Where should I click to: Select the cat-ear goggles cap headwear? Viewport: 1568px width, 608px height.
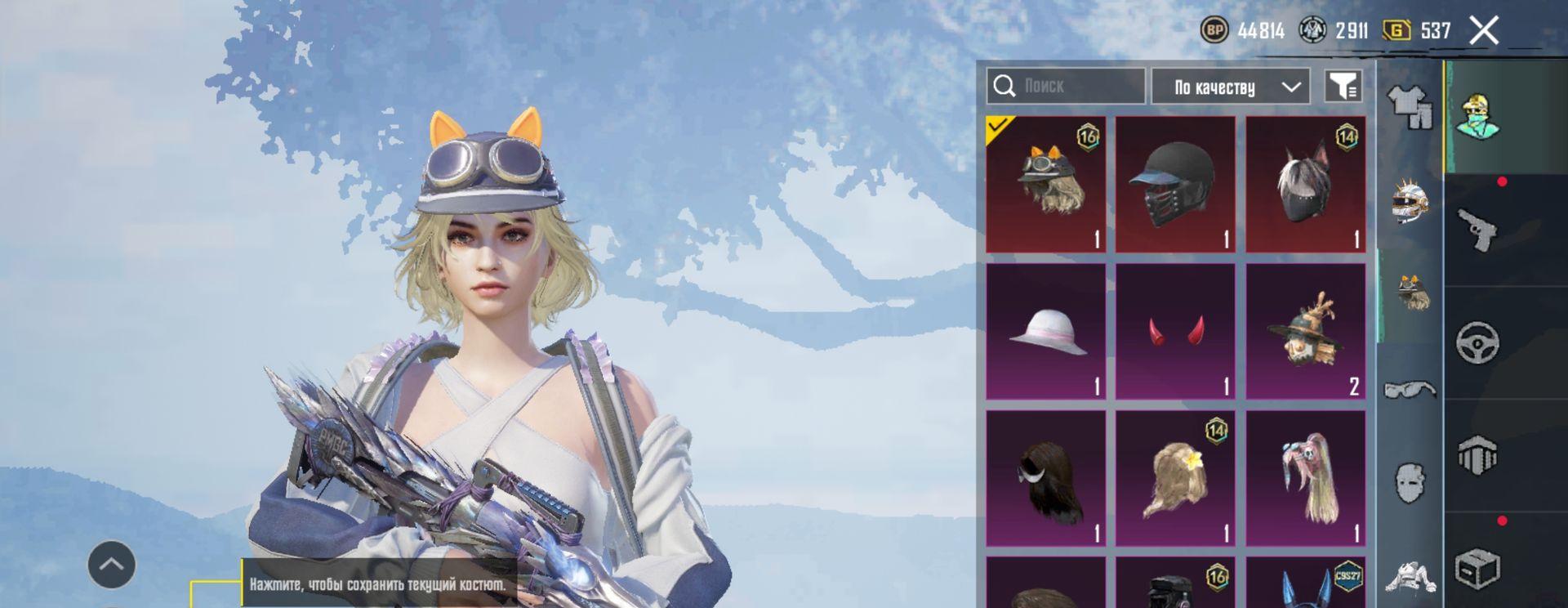point(1046,185)
